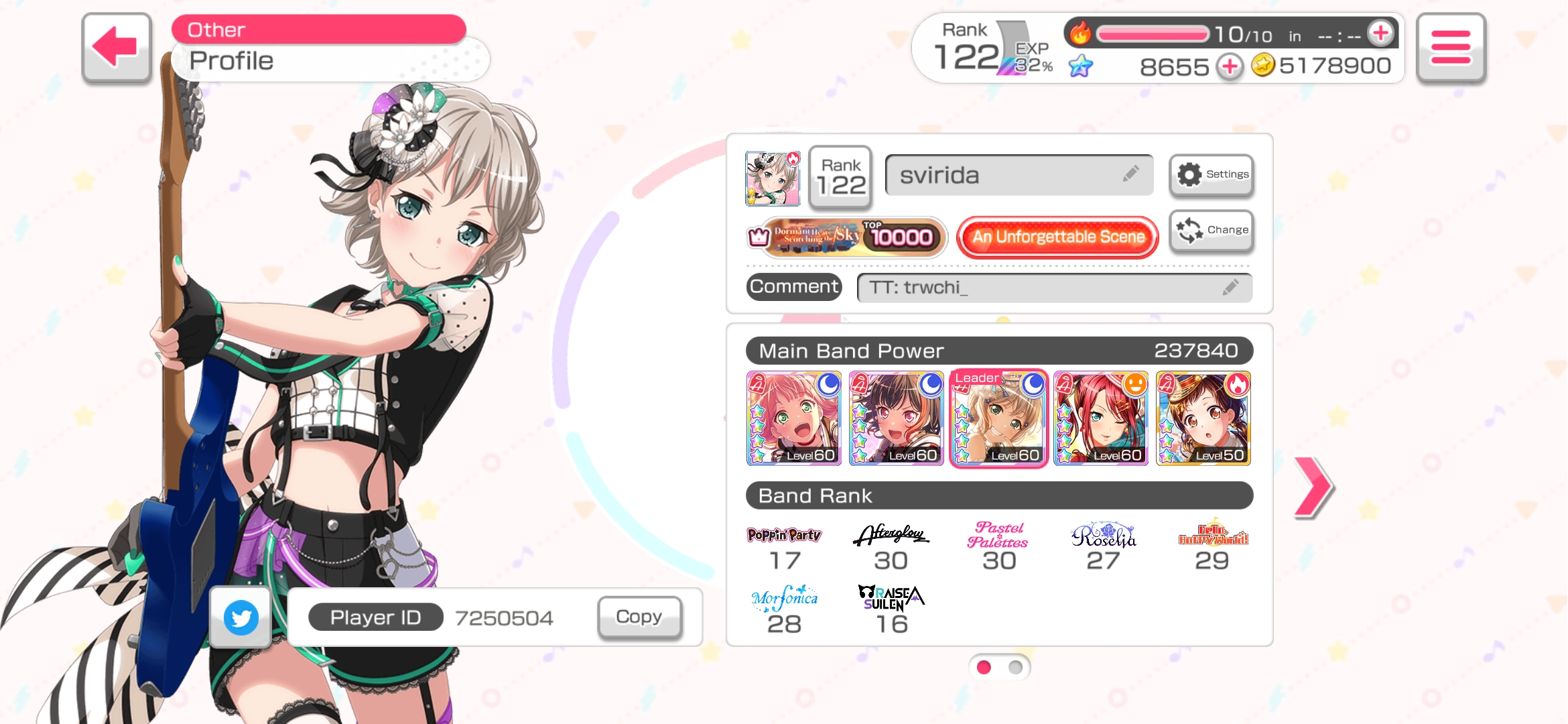The height and width of the screenshot is (724, 1568).
Task: Tap the profile avatar icon
Action: (773, 178)
